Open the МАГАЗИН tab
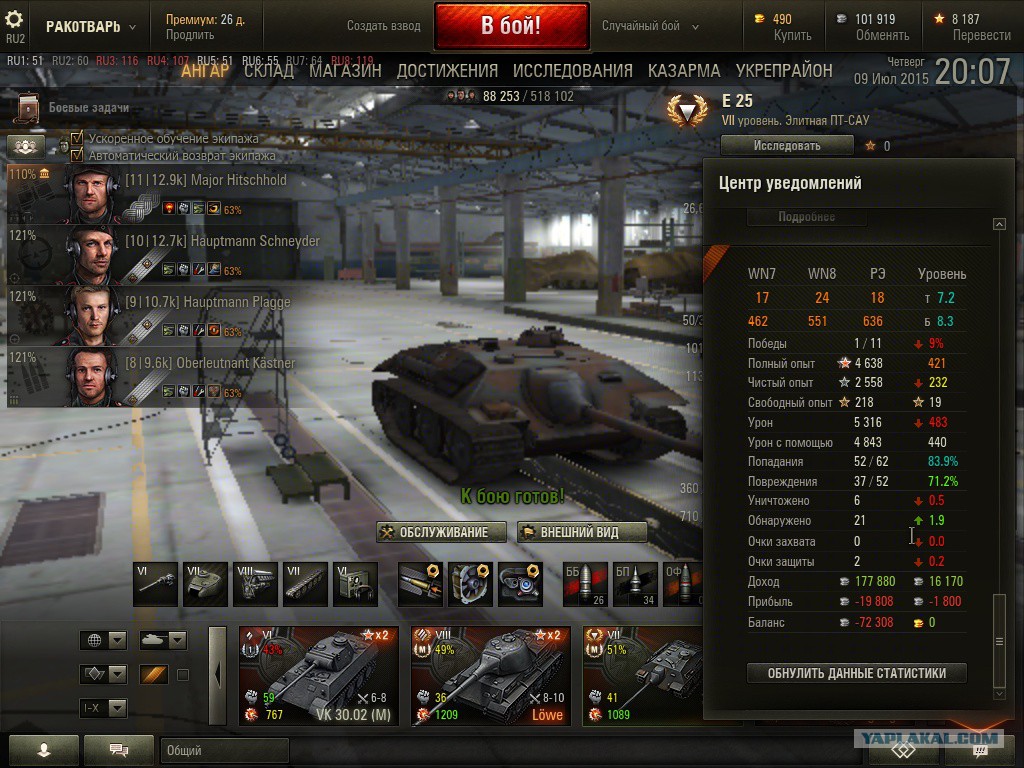The image size is (1024, 768). [x=345, y=71]
